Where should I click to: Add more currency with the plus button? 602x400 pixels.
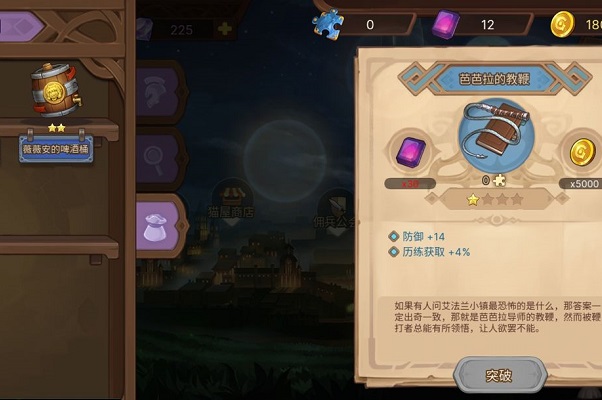click(224, 30)
